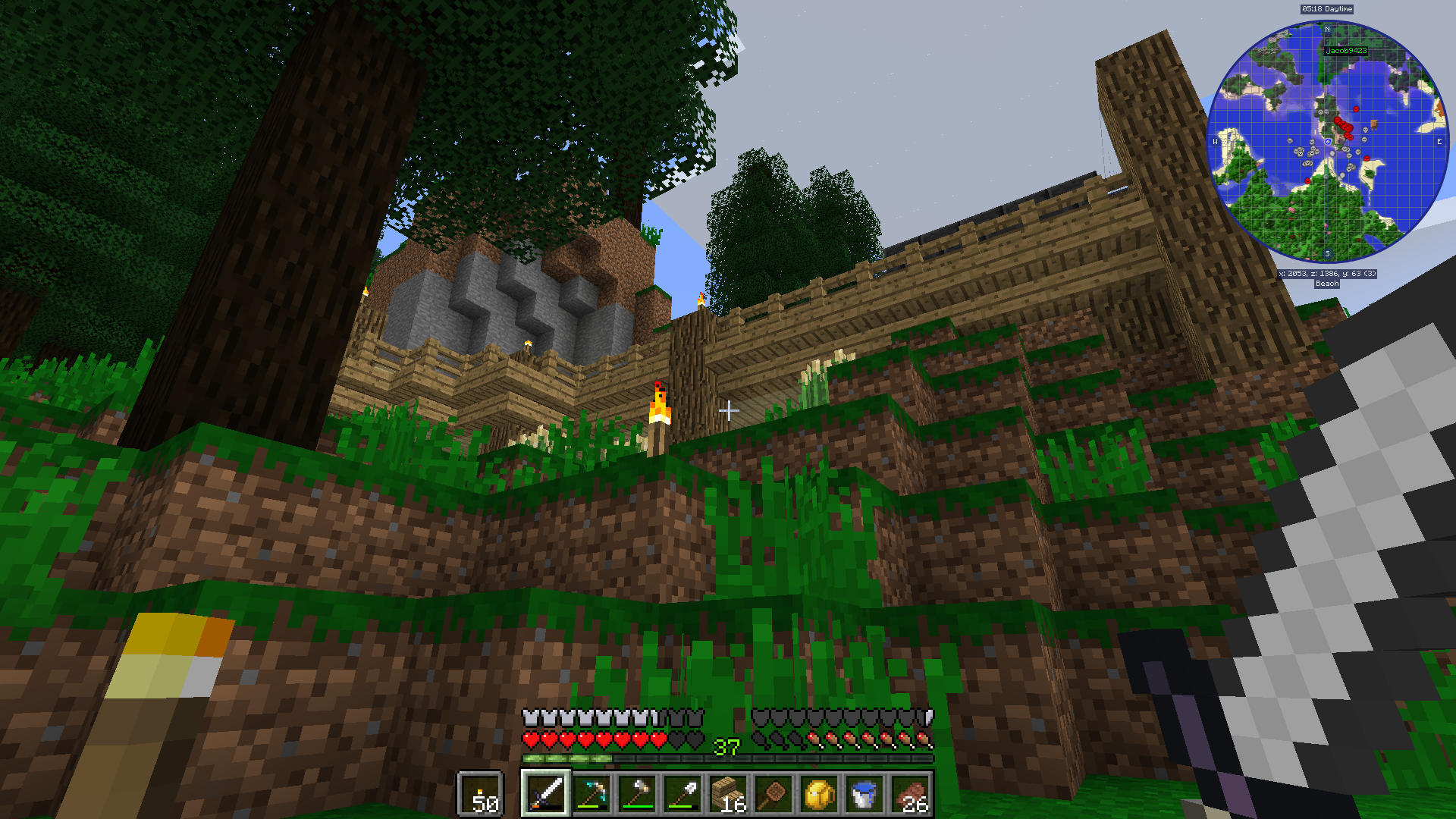Click the offhand torch slot showing 50
The image size is (1456, 819).
click(480, 794)
